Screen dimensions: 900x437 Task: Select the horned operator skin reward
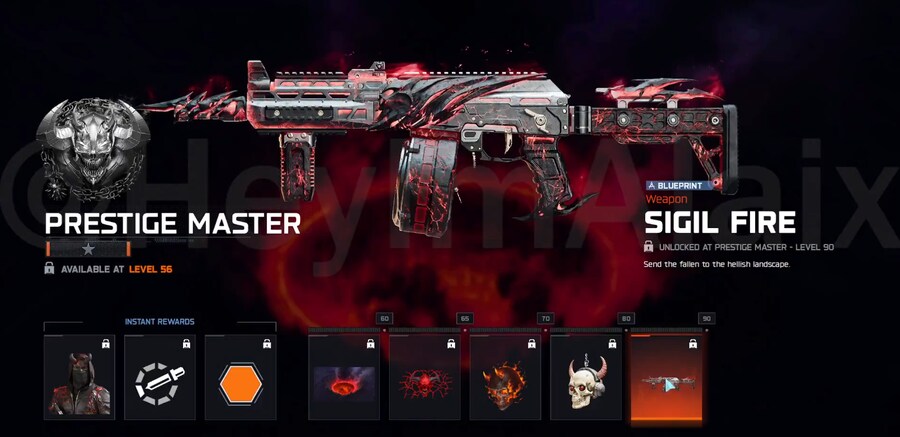point(79,377)
